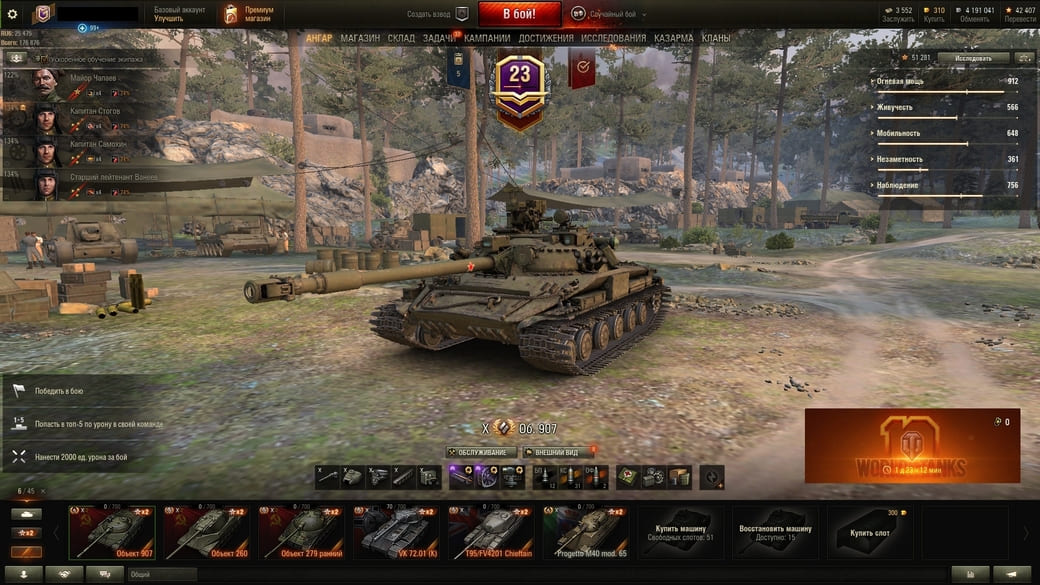Open the СКЛАД depot tab
Image resolution: width=1040 pixels, height=585 pixels.
(x=401, y=38)
